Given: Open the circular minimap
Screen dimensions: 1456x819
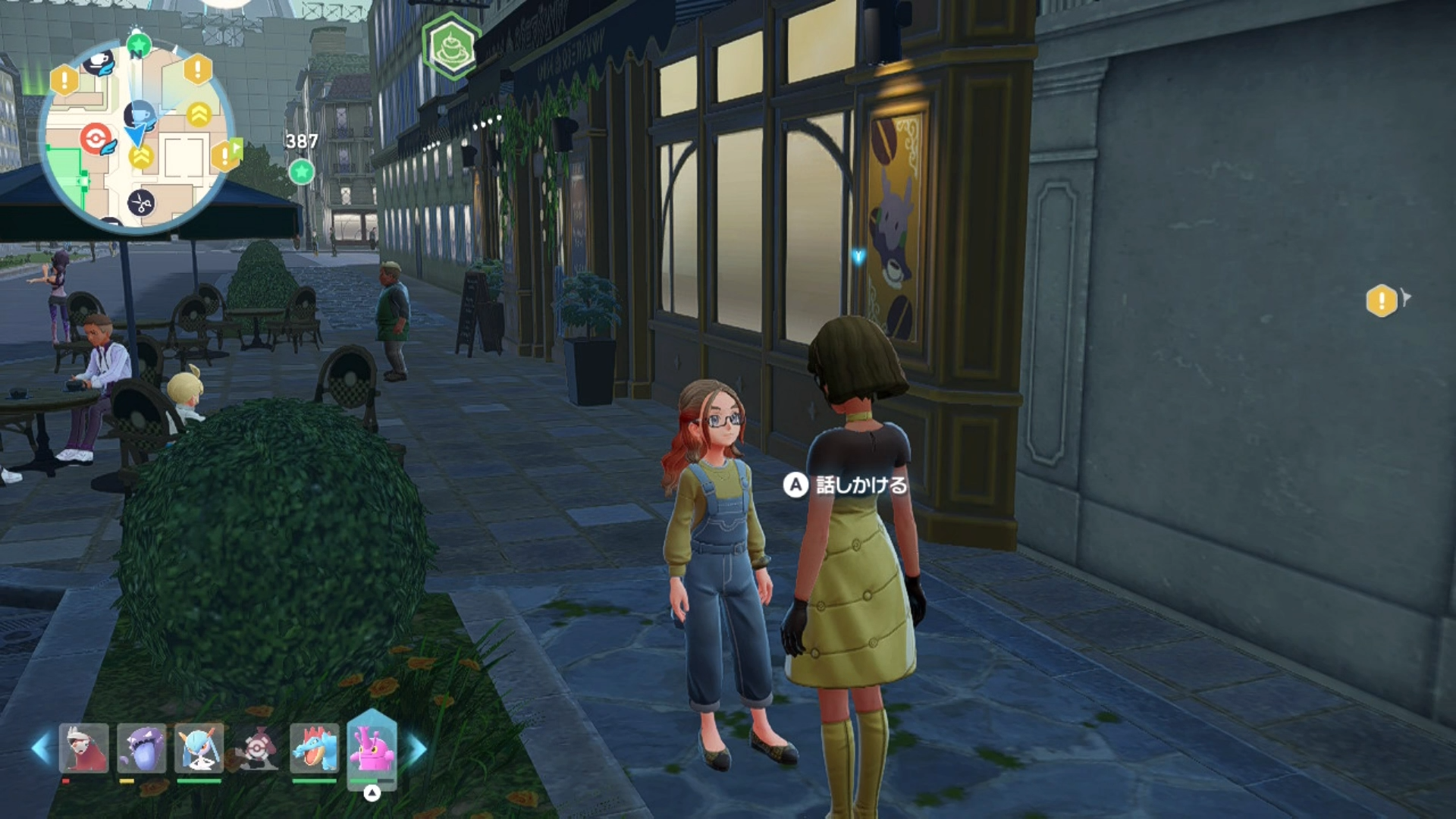Looking at the screenshot, I should 136,136.
